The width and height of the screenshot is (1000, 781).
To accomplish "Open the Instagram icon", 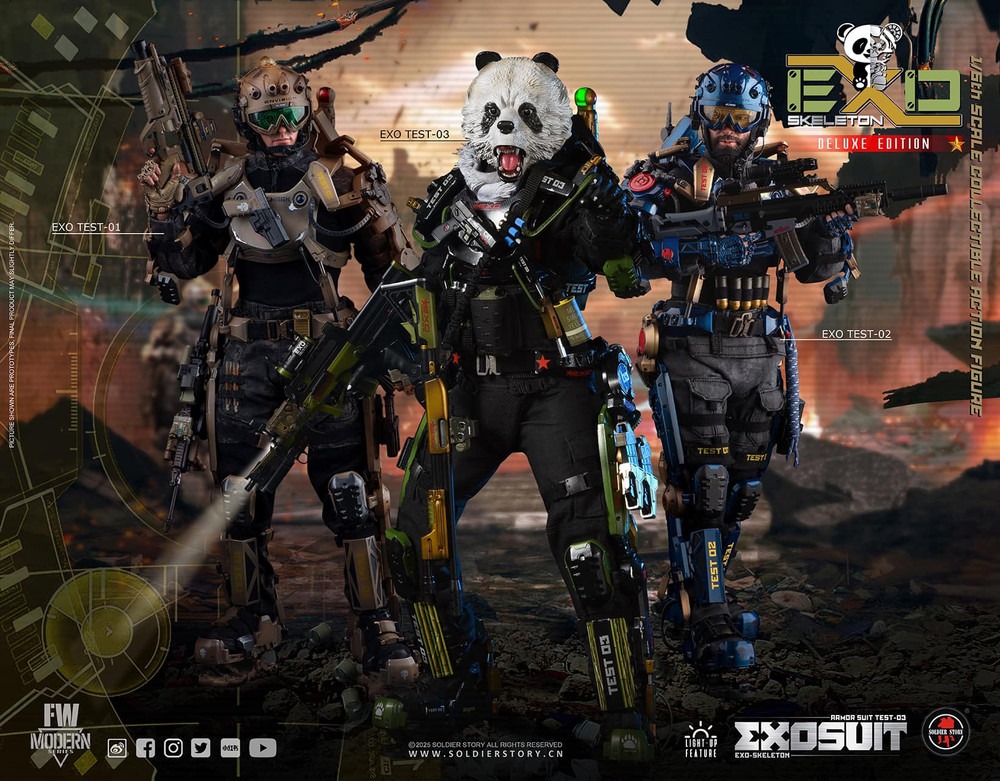I will tap(173, 747).
